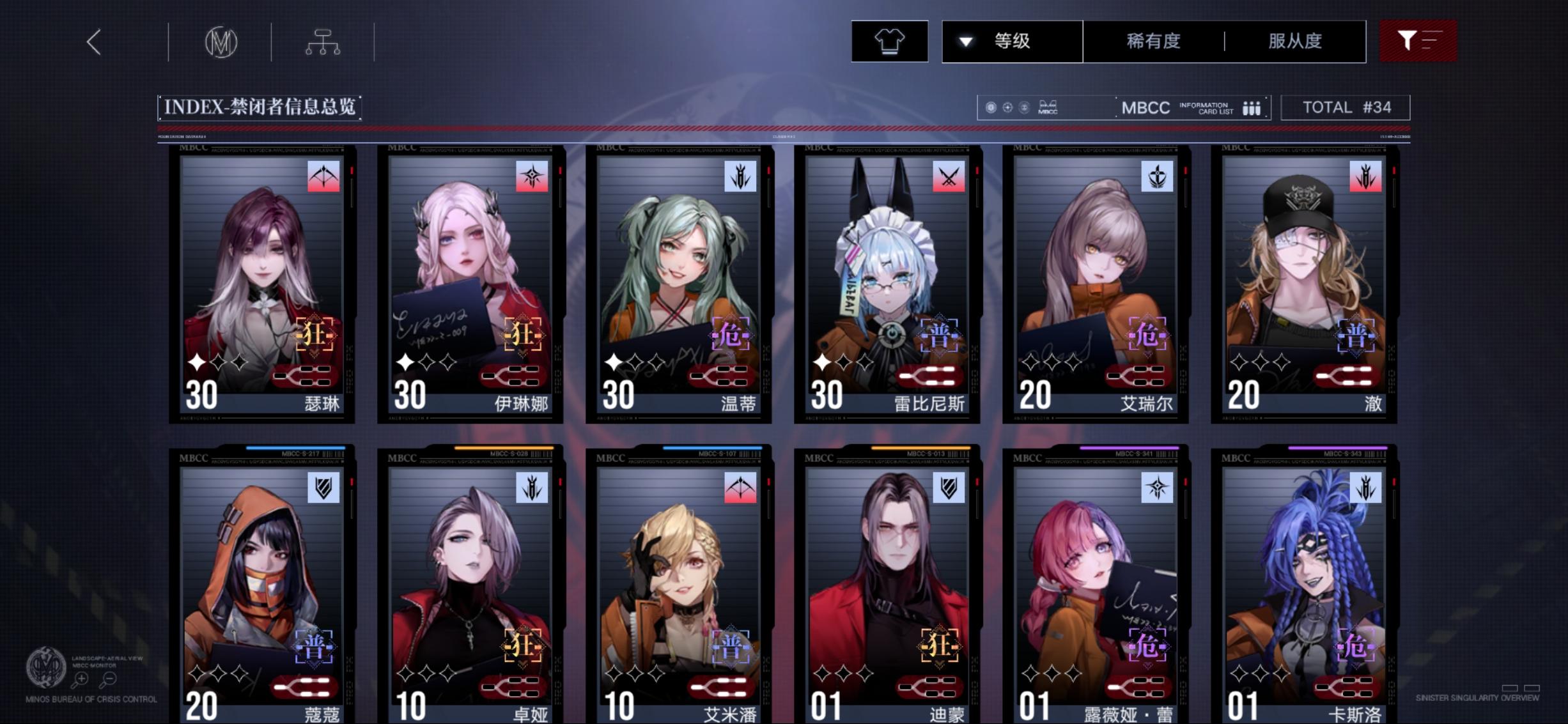Click the TOTAL #34 counter
This screenshot has height=724, width=1568.
click(x=1345, y=106)
